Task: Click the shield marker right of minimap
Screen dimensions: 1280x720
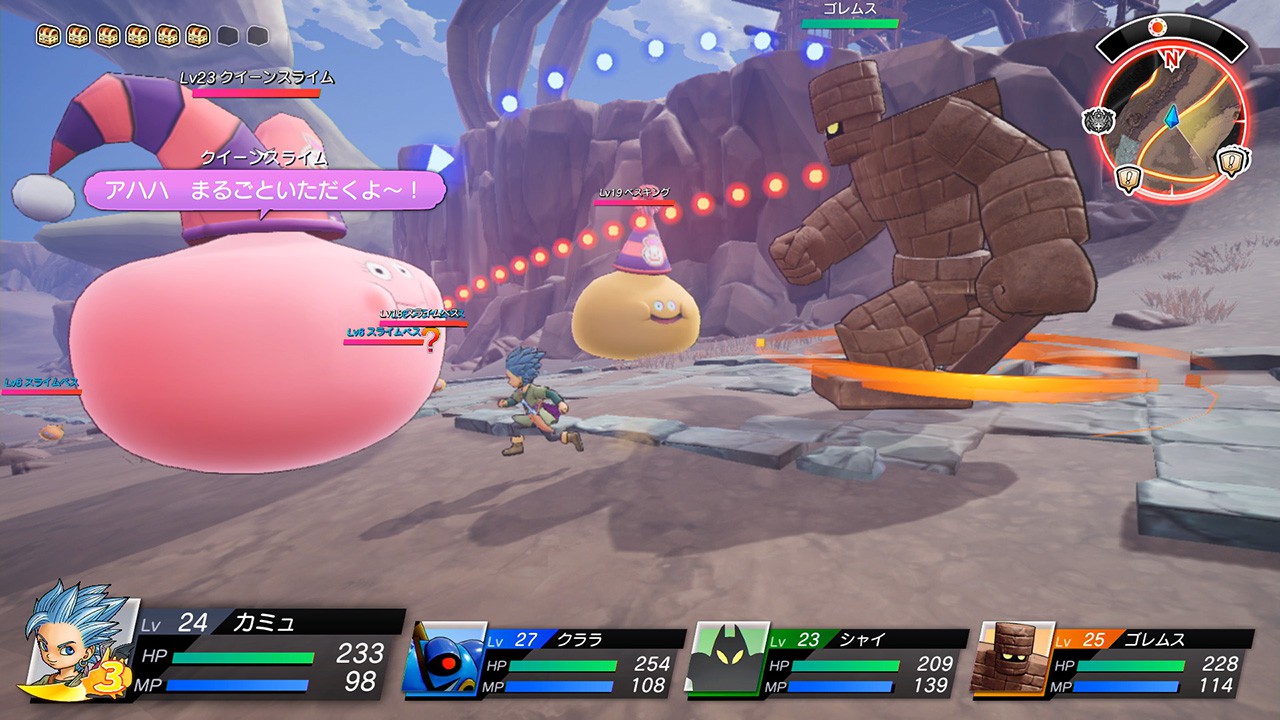Action: (1233, 162)
